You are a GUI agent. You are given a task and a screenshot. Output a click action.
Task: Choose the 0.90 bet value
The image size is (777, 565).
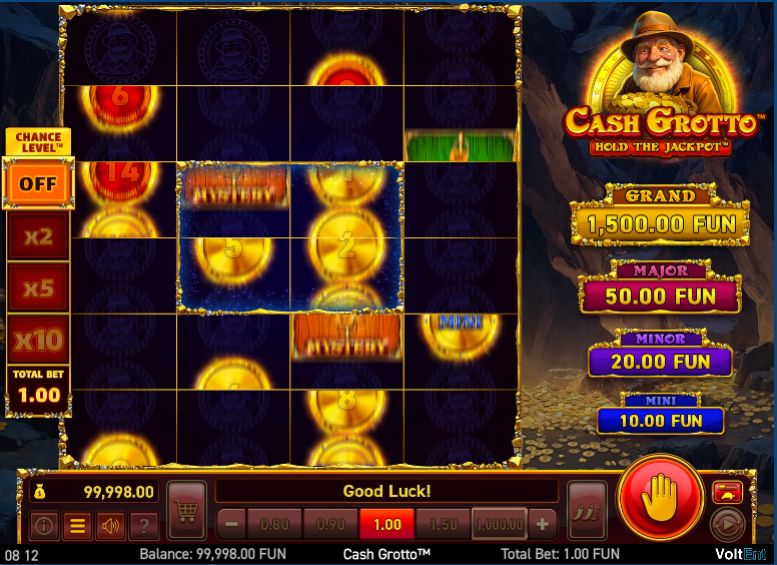click(330, 523)
